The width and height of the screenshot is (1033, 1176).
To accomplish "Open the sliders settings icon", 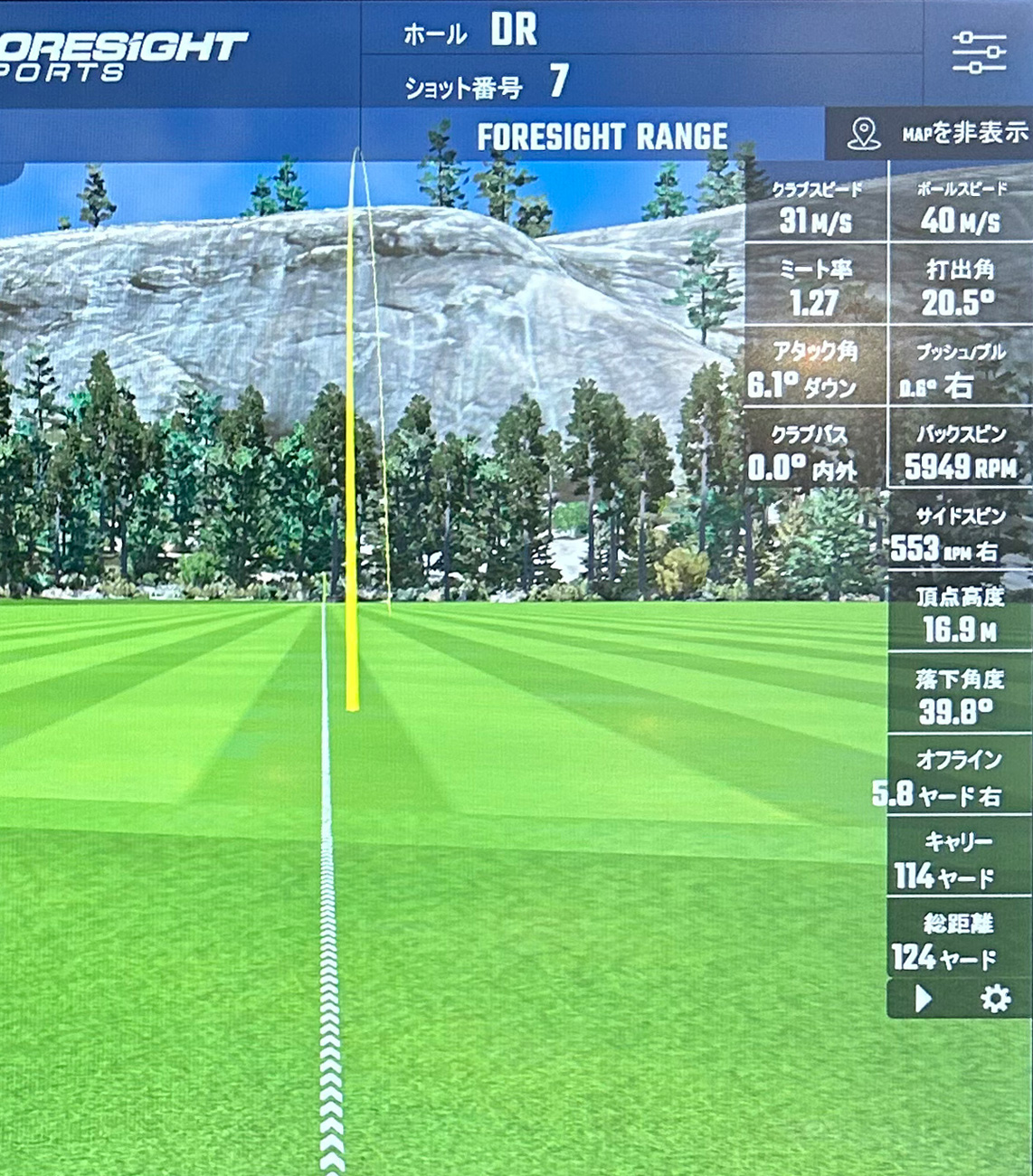I will point(979,52).
